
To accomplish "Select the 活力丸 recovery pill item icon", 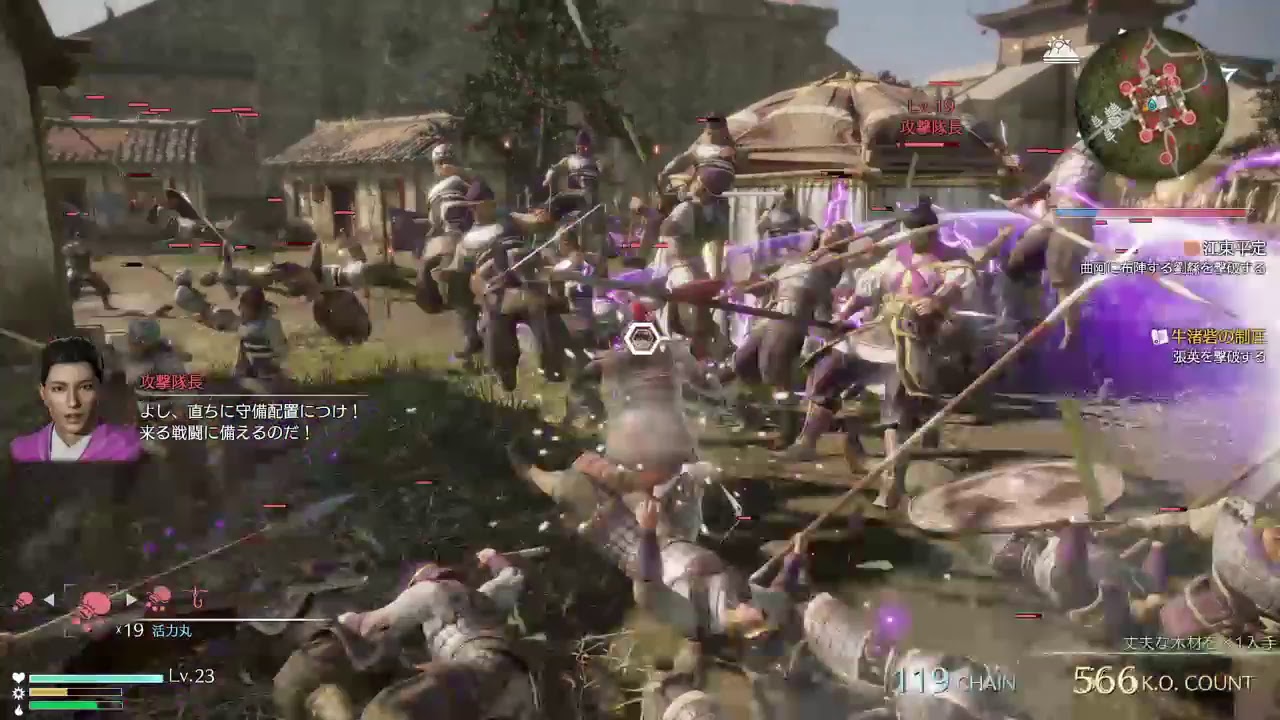I will click(95, 602).
